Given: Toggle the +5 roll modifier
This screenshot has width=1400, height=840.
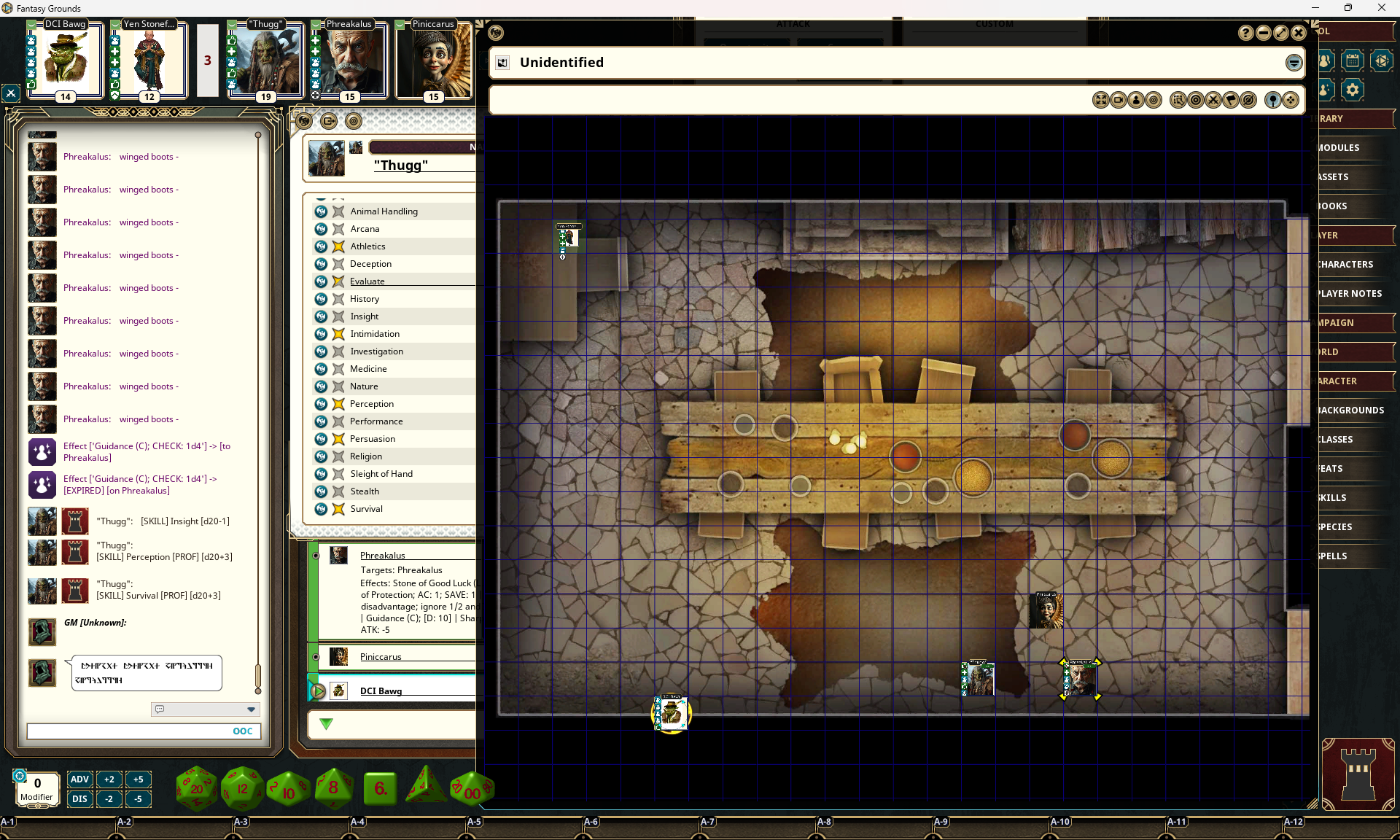Looking at the screenshot, I should tap(139, 779).
